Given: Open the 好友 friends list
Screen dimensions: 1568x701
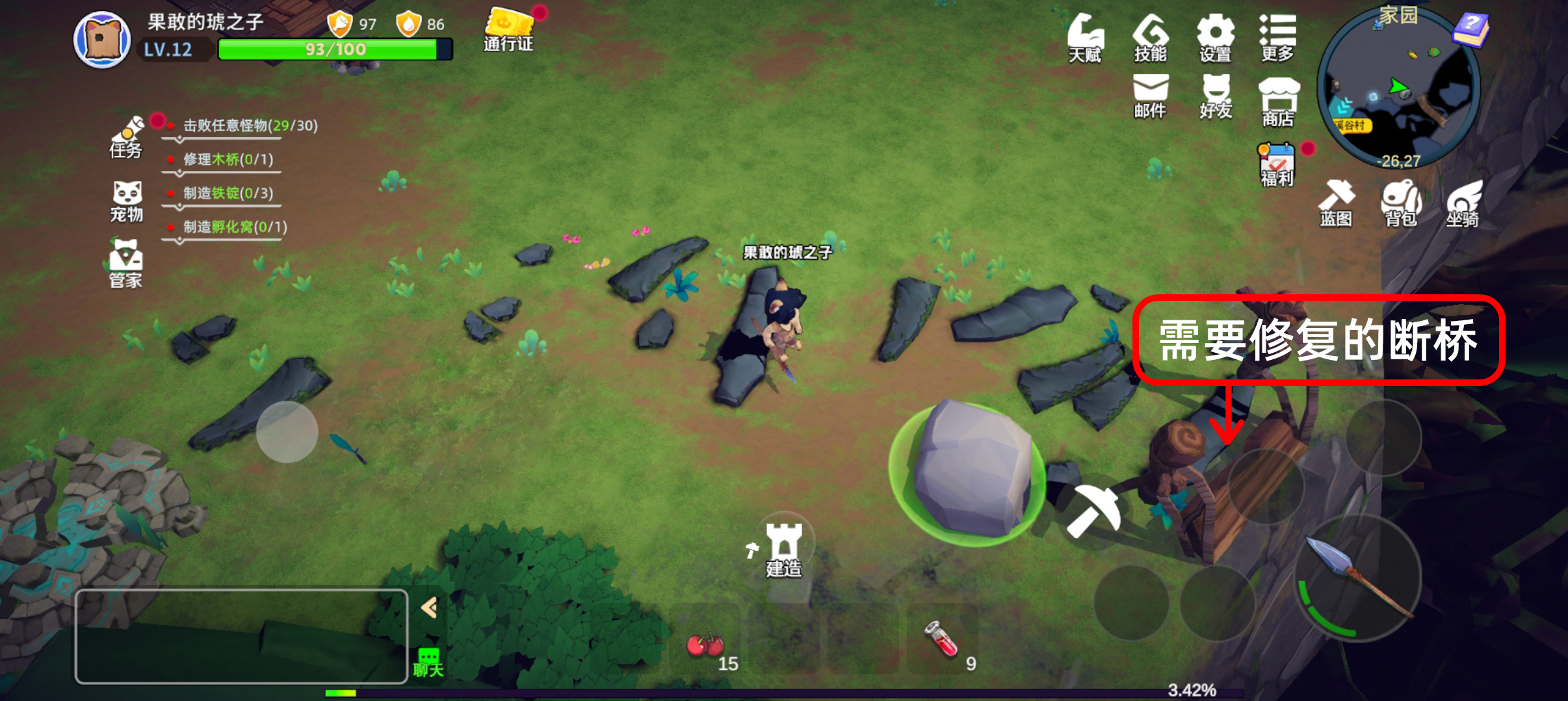Looking at the screenshot, I should pos(1216,96).
